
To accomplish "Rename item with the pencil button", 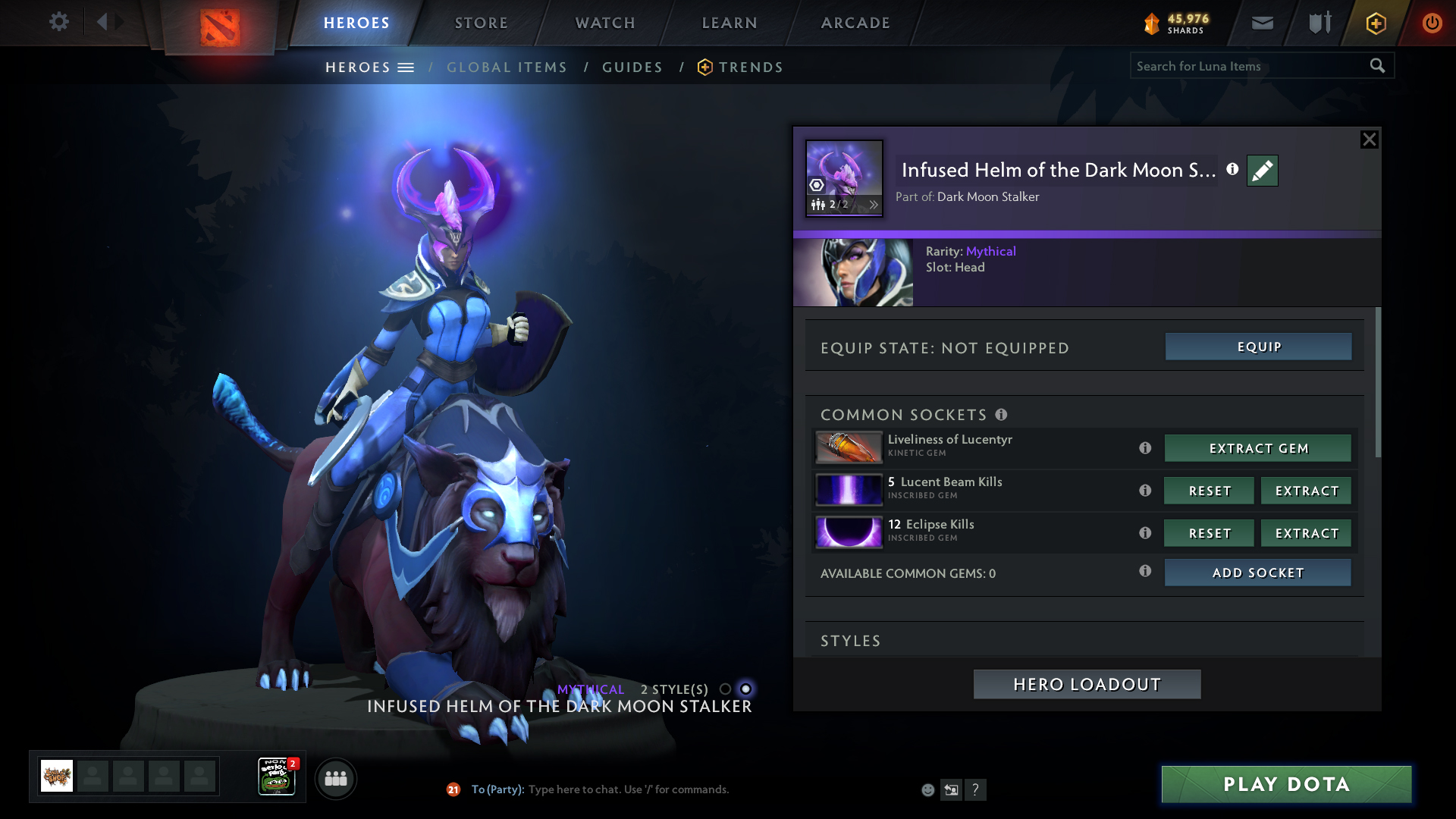I will tap(1262, 171).
